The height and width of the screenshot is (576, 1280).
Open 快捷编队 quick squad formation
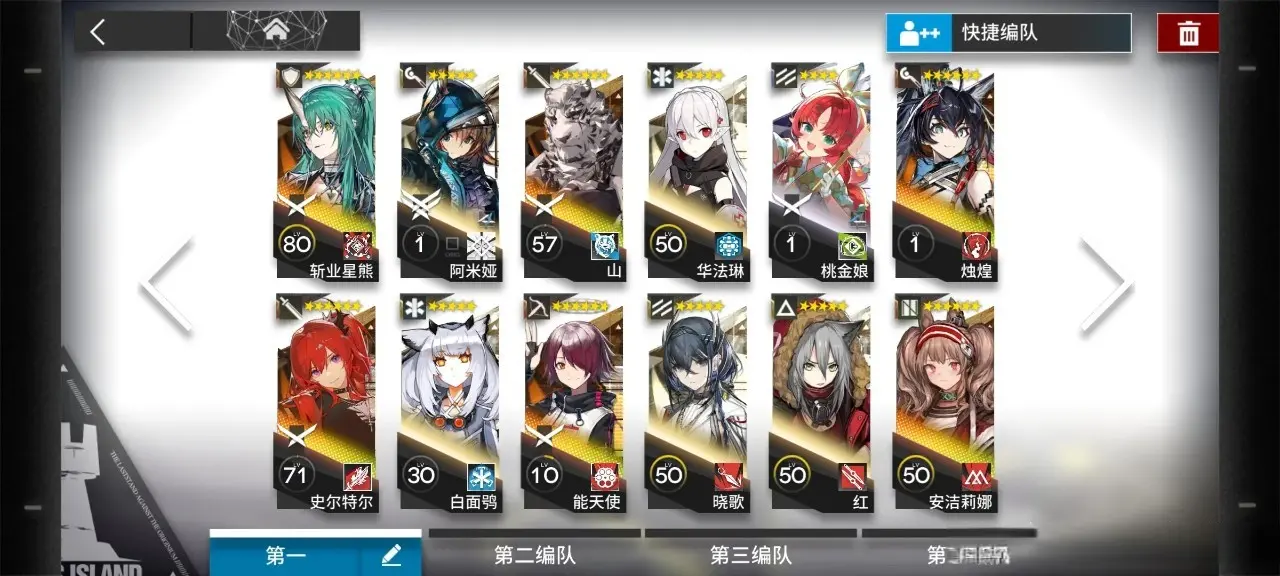(1008, 33)
